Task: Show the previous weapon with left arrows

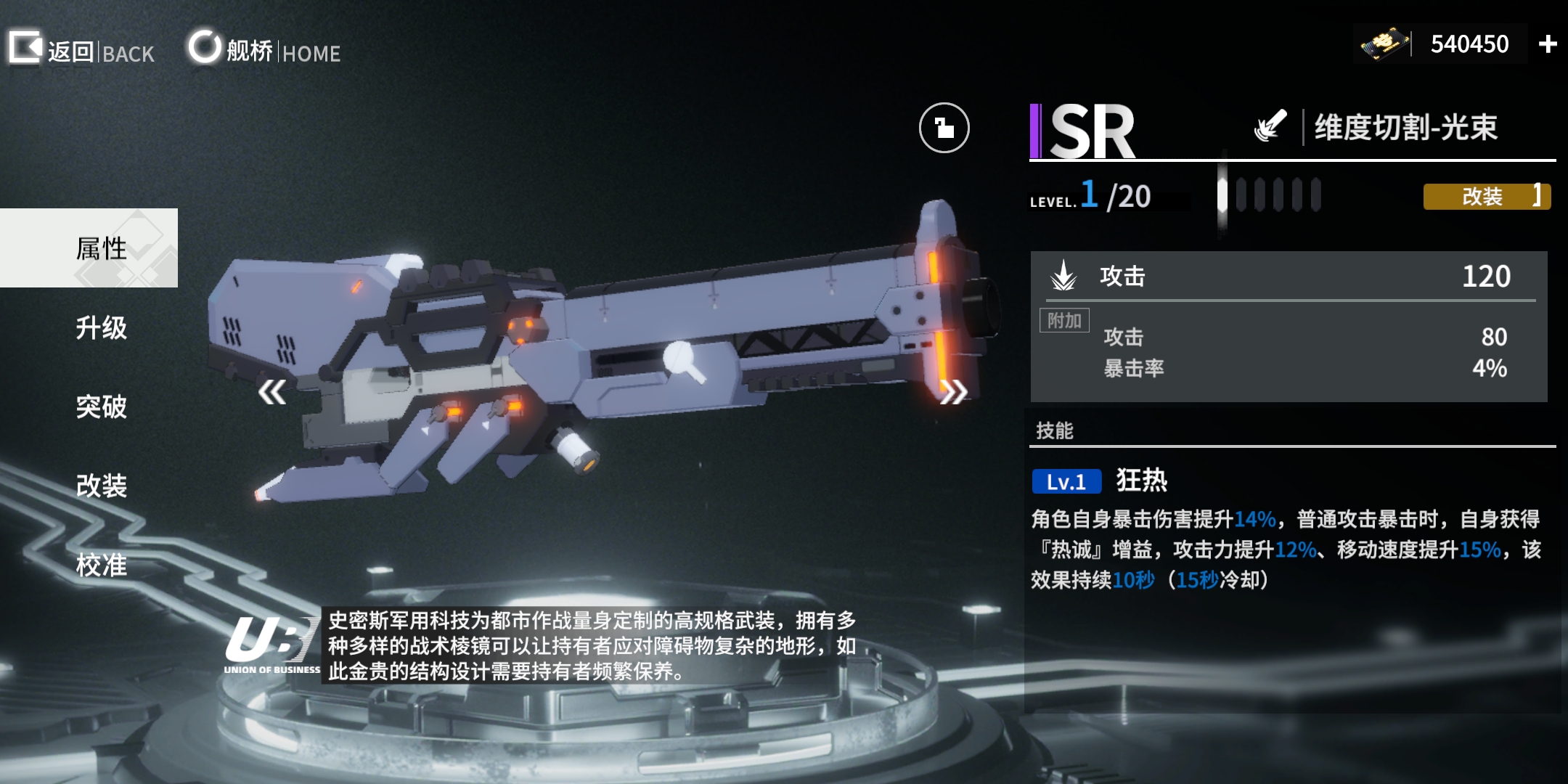Action: (x=272, y=393)
